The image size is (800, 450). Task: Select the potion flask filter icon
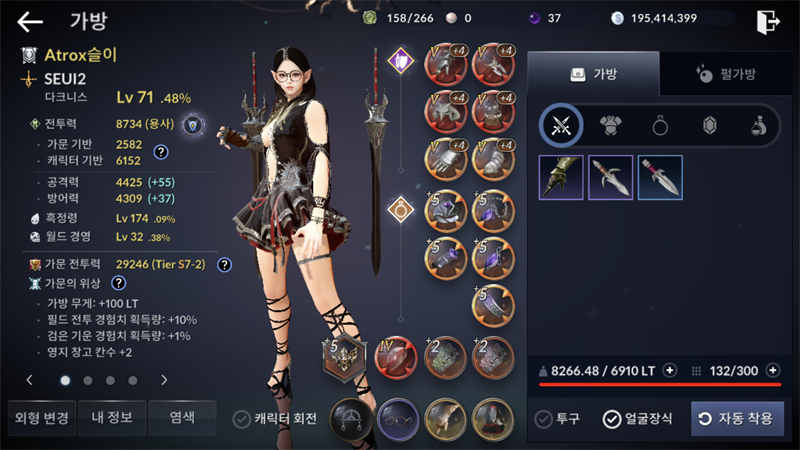point(759,125)
